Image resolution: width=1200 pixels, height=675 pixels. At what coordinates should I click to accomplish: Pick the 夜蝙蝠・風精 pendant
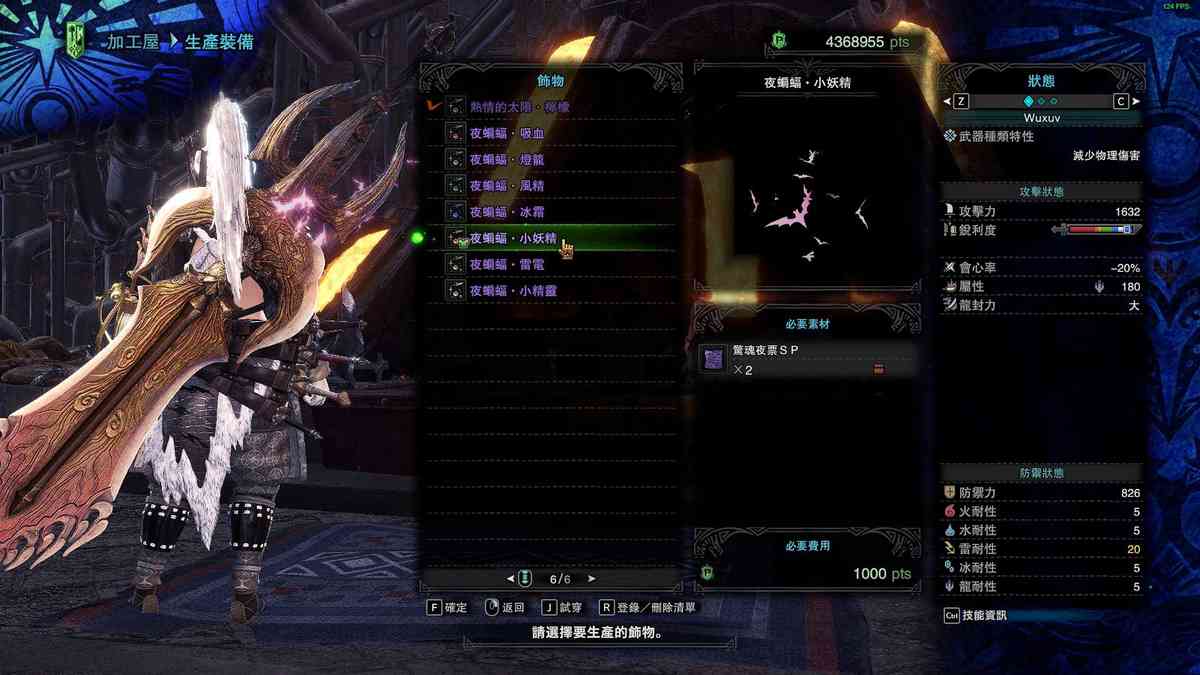tap(506, 185)
